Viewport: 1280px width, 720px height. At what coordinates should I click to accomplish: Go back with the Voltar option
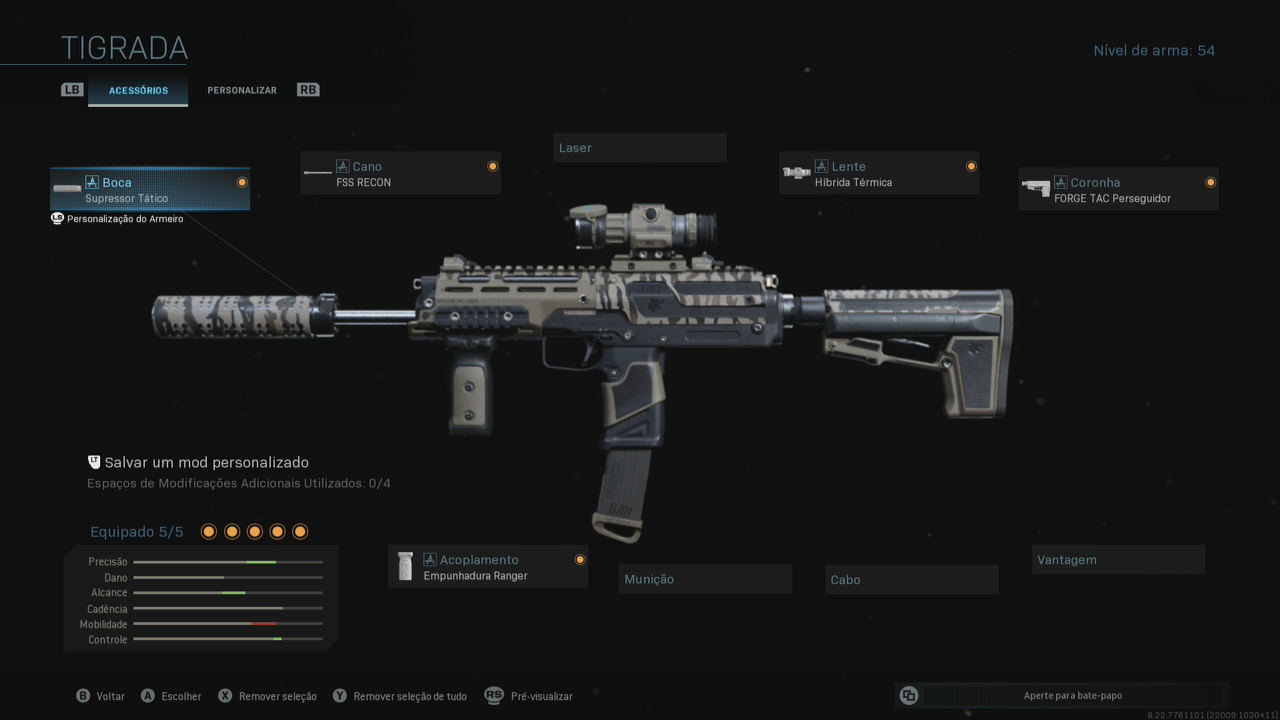pyautogui.click(x=101, y=696)
